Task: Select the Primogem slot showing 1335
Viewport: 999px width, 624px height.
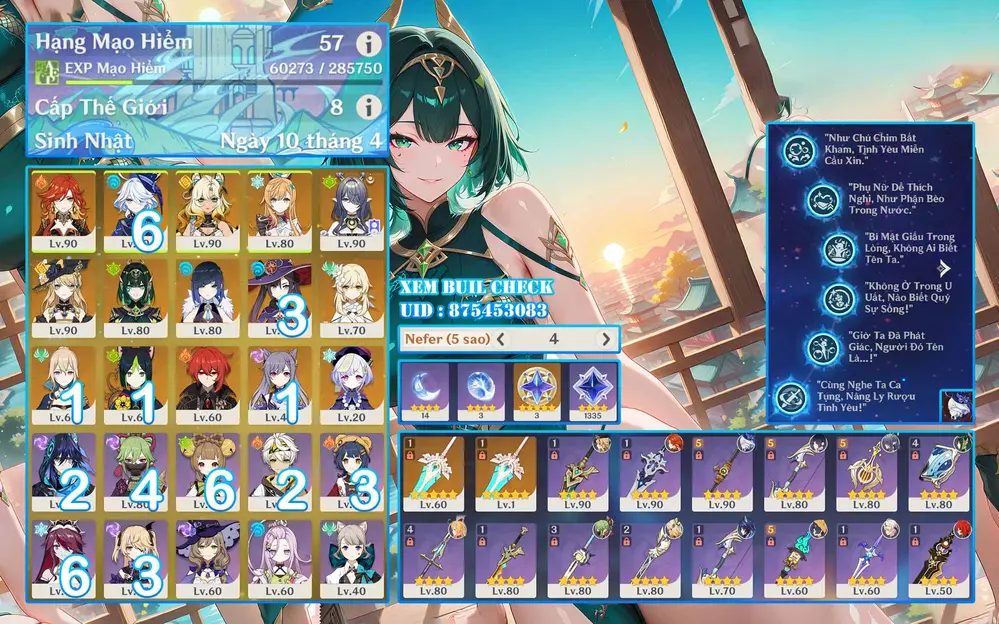Action: [592, 390]
